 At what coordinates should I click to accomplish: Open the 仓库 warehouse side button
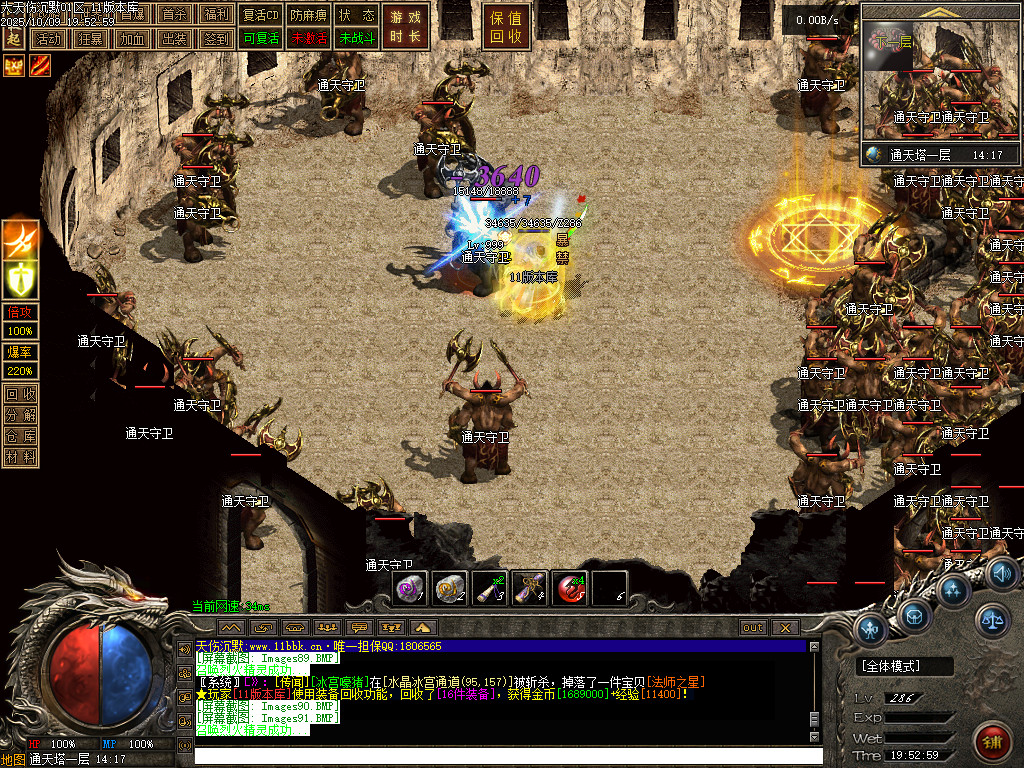pyautogui.click(x=21, y=436)
